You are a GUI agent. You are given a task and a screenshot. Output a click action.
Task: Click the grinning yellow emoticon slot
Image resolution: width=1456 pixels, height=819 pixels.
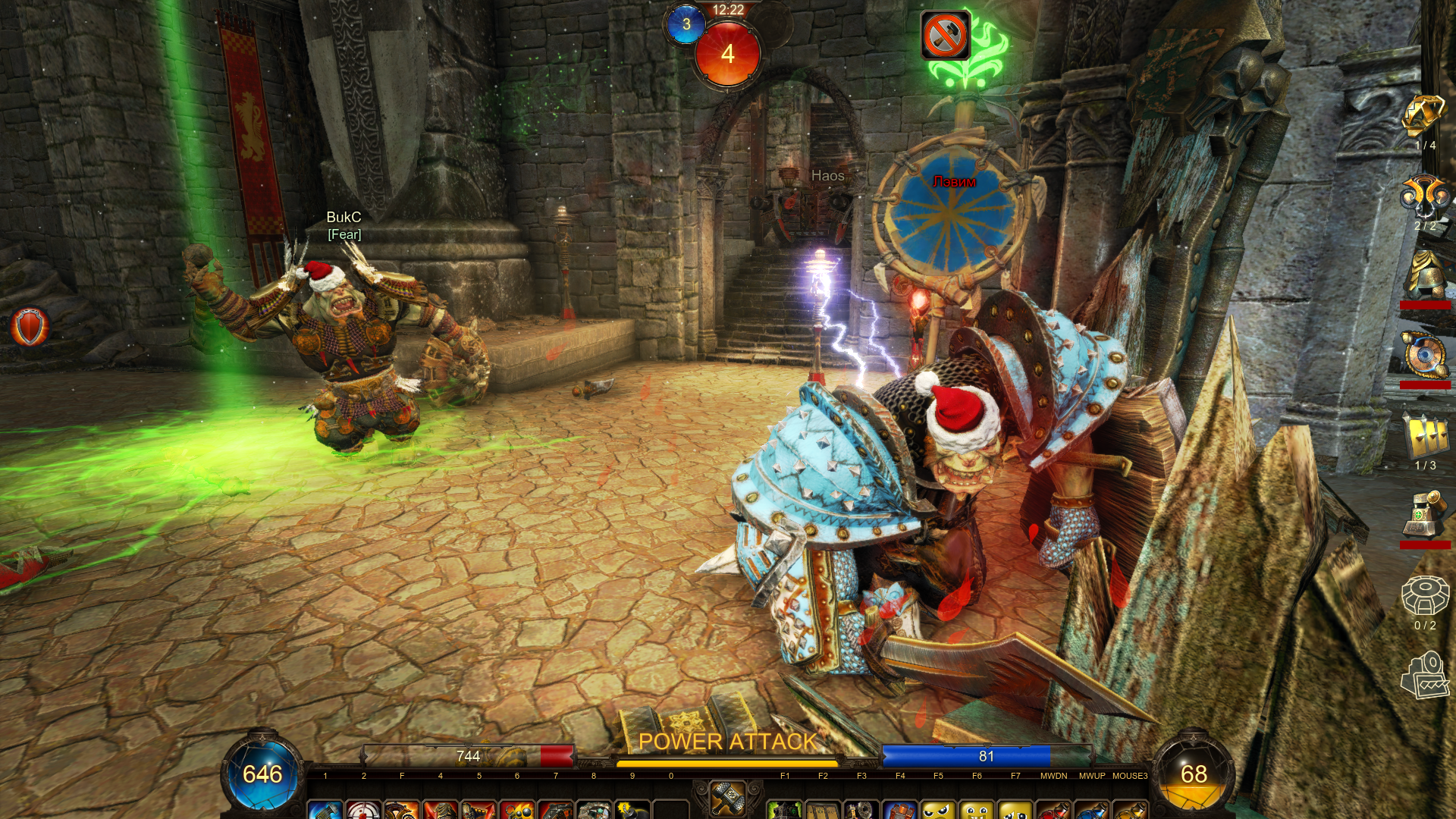[976, 810]
